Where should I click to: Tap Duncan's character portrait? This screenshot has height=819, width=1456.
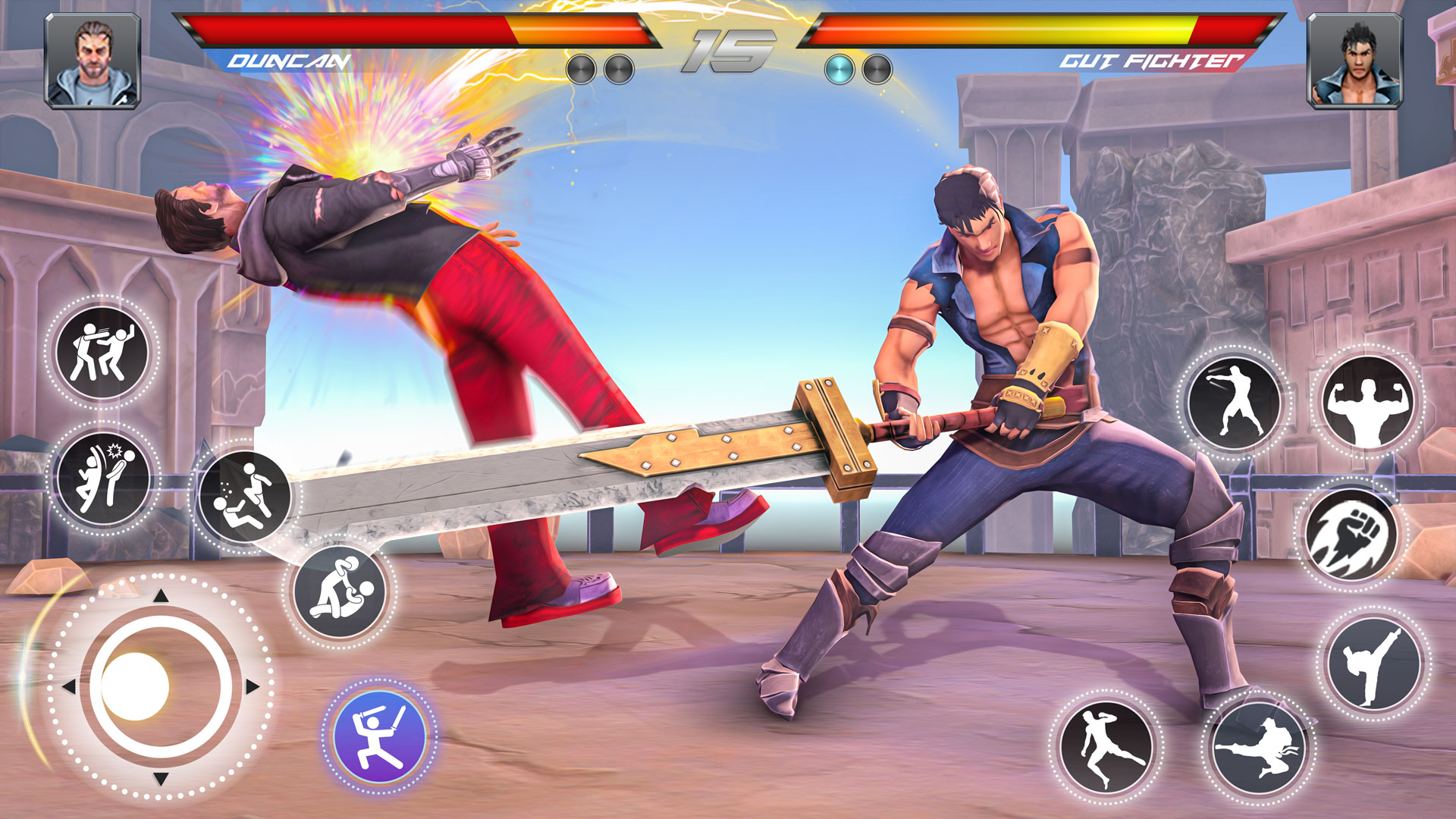pyautogui.click(x=93, y=59)
